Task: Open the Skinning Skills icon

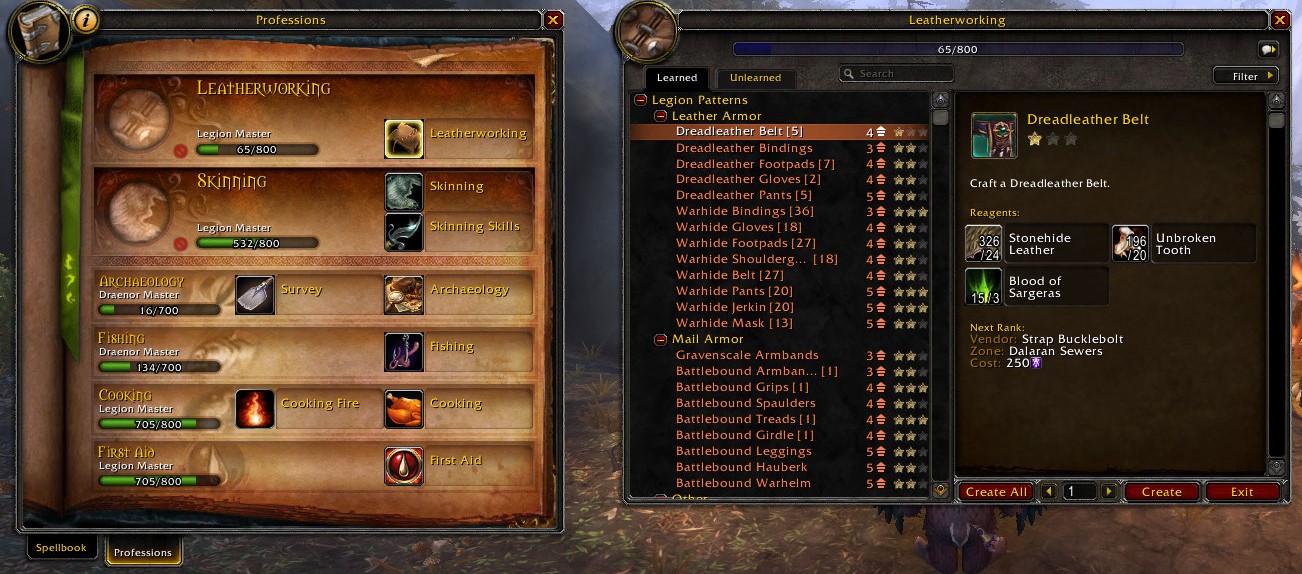Action: [x=404, y=232]
